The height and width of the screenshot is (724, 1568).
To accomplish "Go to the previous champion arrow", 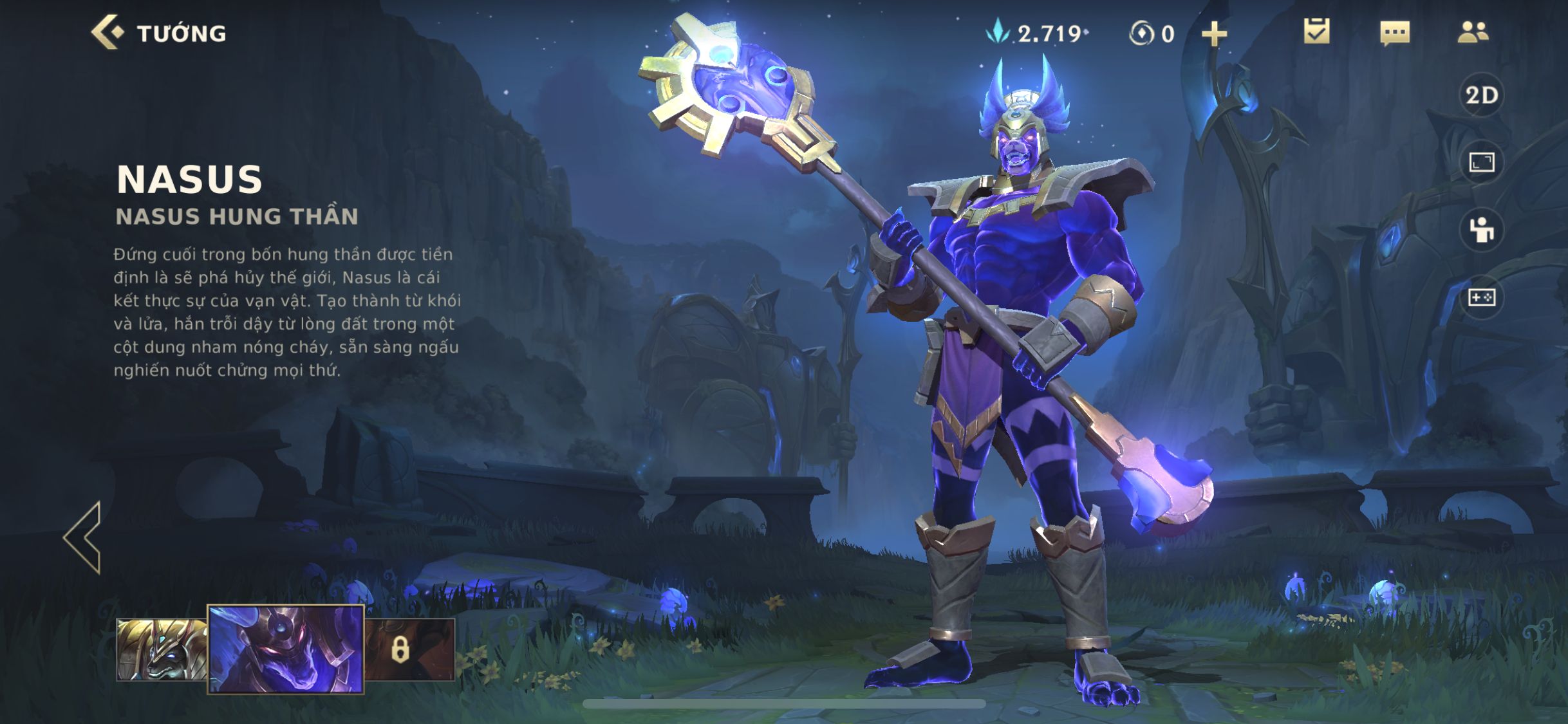I will click(84, 537).
